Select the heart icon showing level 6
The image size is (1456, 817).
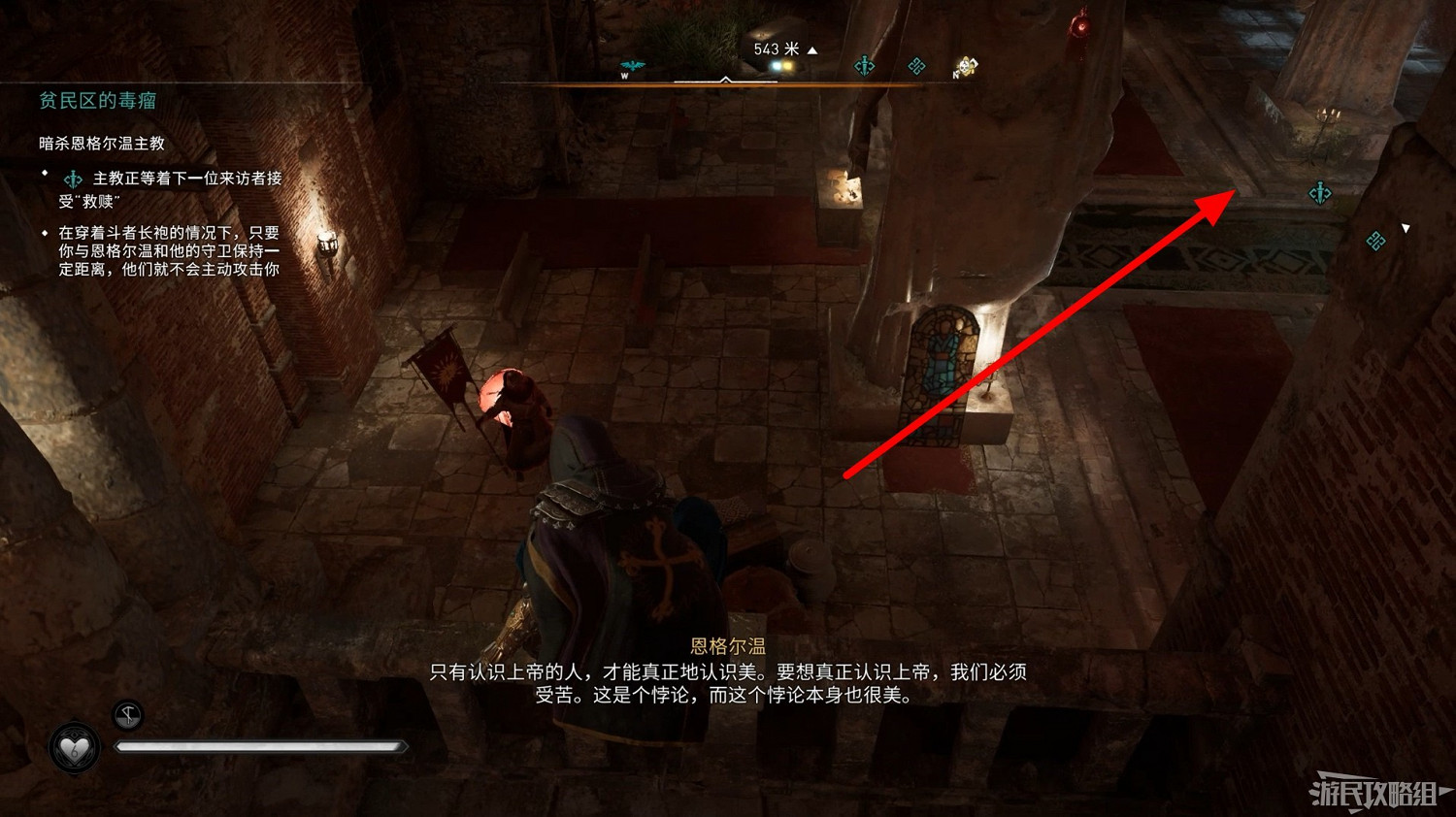tap(75, 747)
